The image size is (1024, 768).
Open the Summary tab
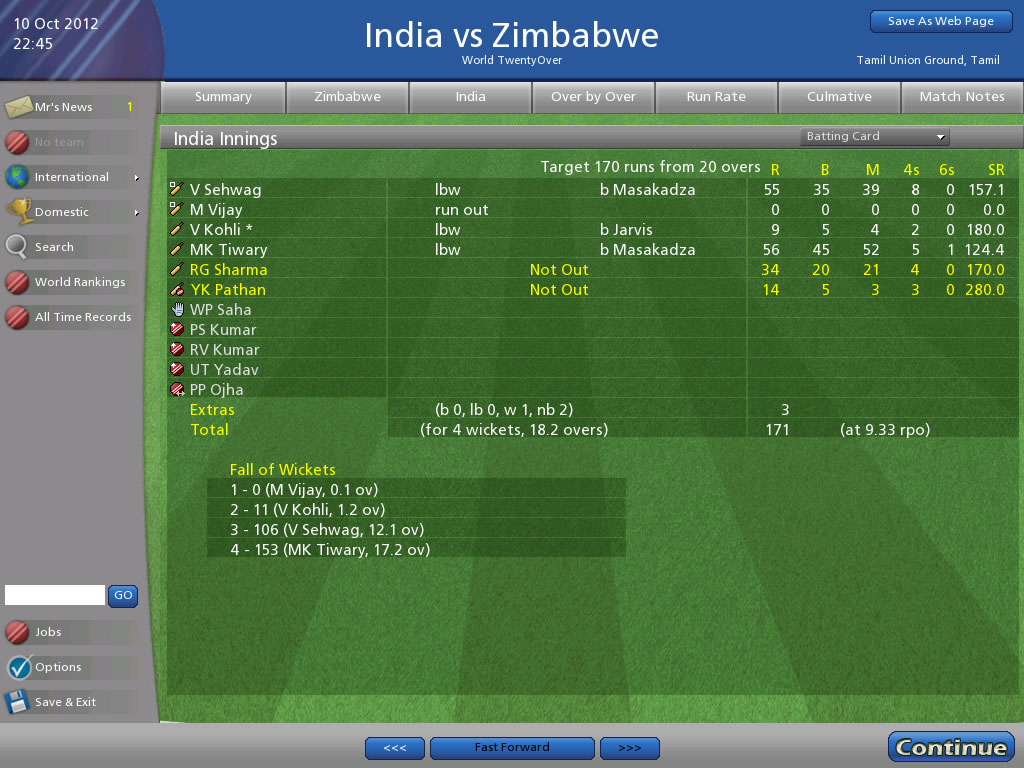[223, 97]
